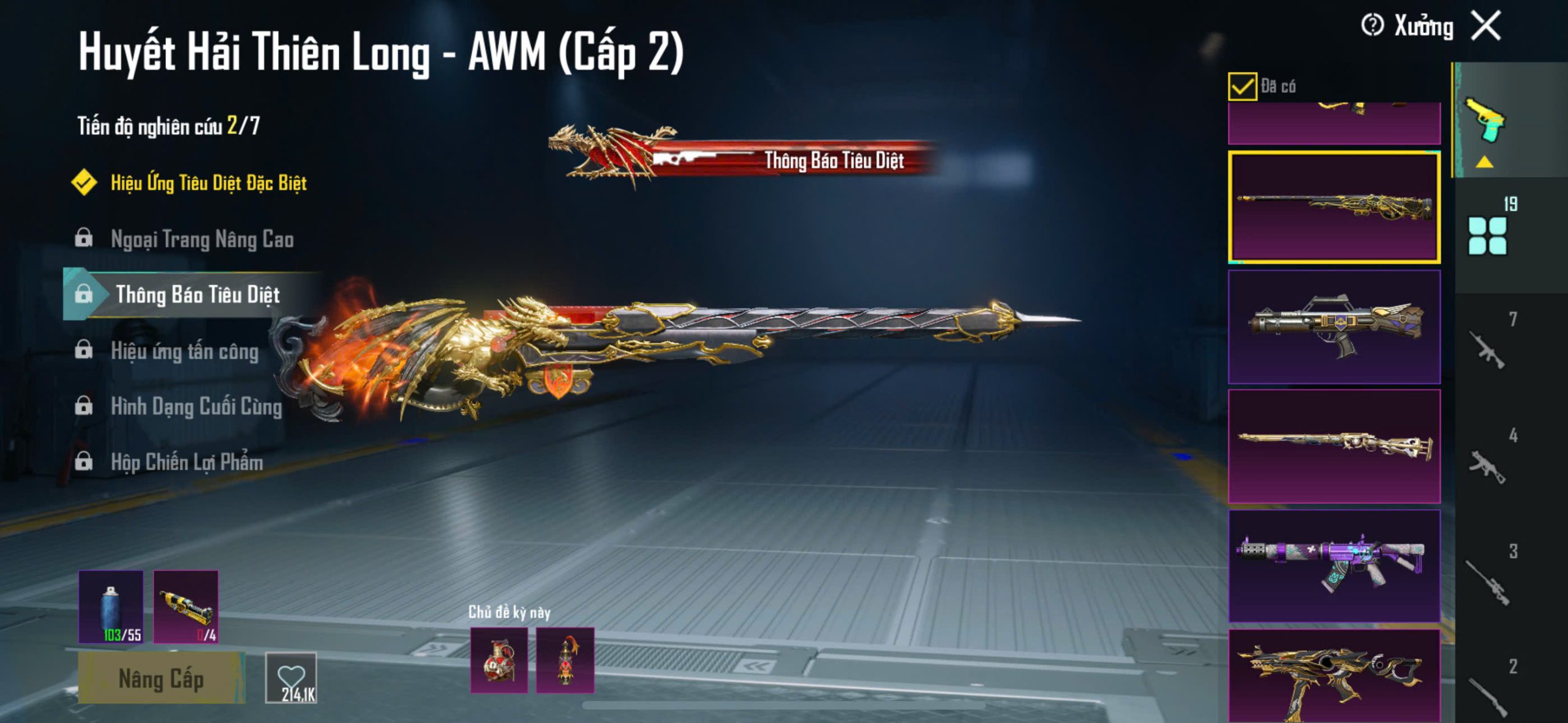Toggle the Đã có checkbox

pos(1242,86)
